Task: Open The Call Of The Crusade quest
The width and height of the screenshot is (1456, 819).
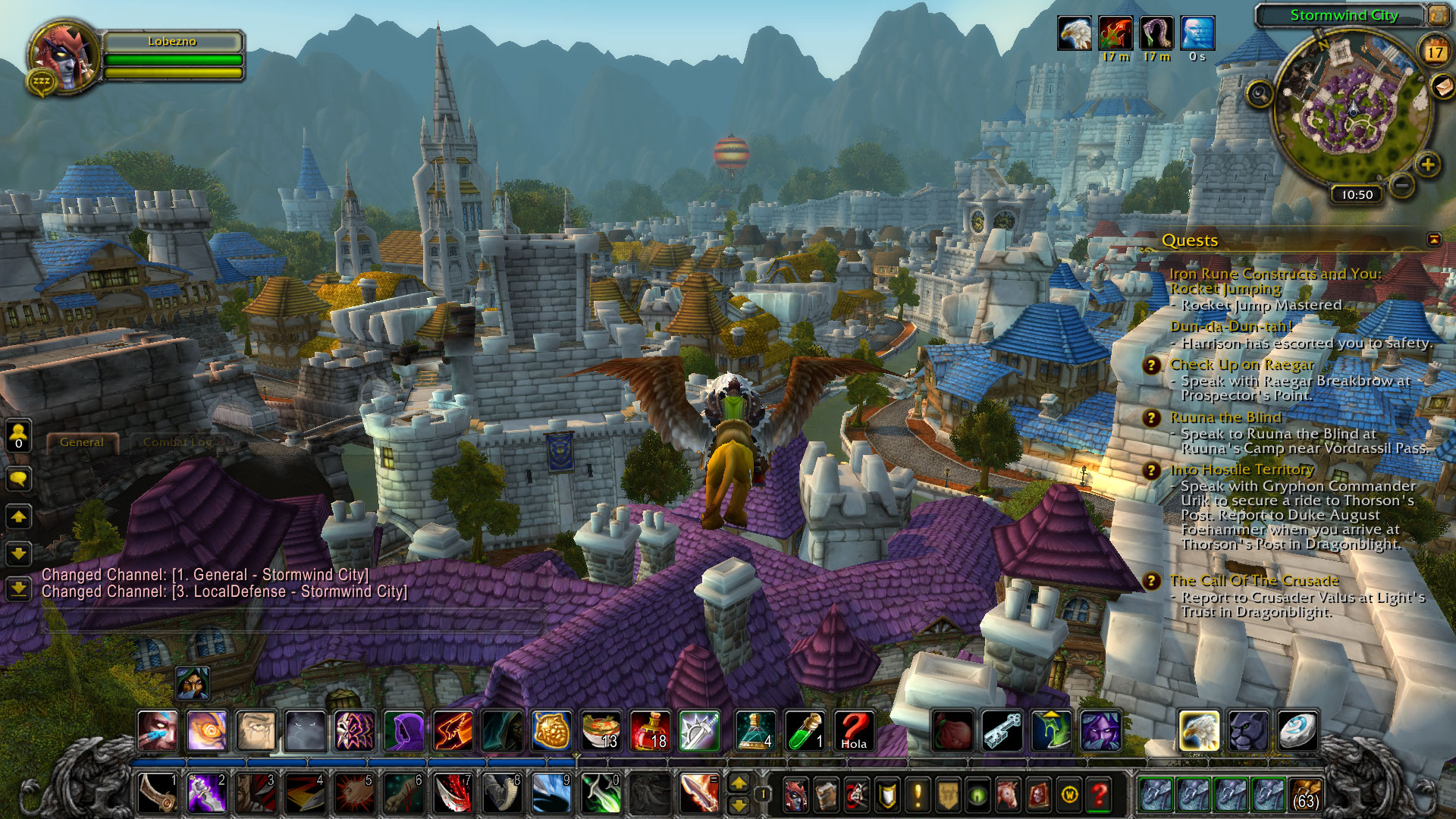Action: point(1254,581)
